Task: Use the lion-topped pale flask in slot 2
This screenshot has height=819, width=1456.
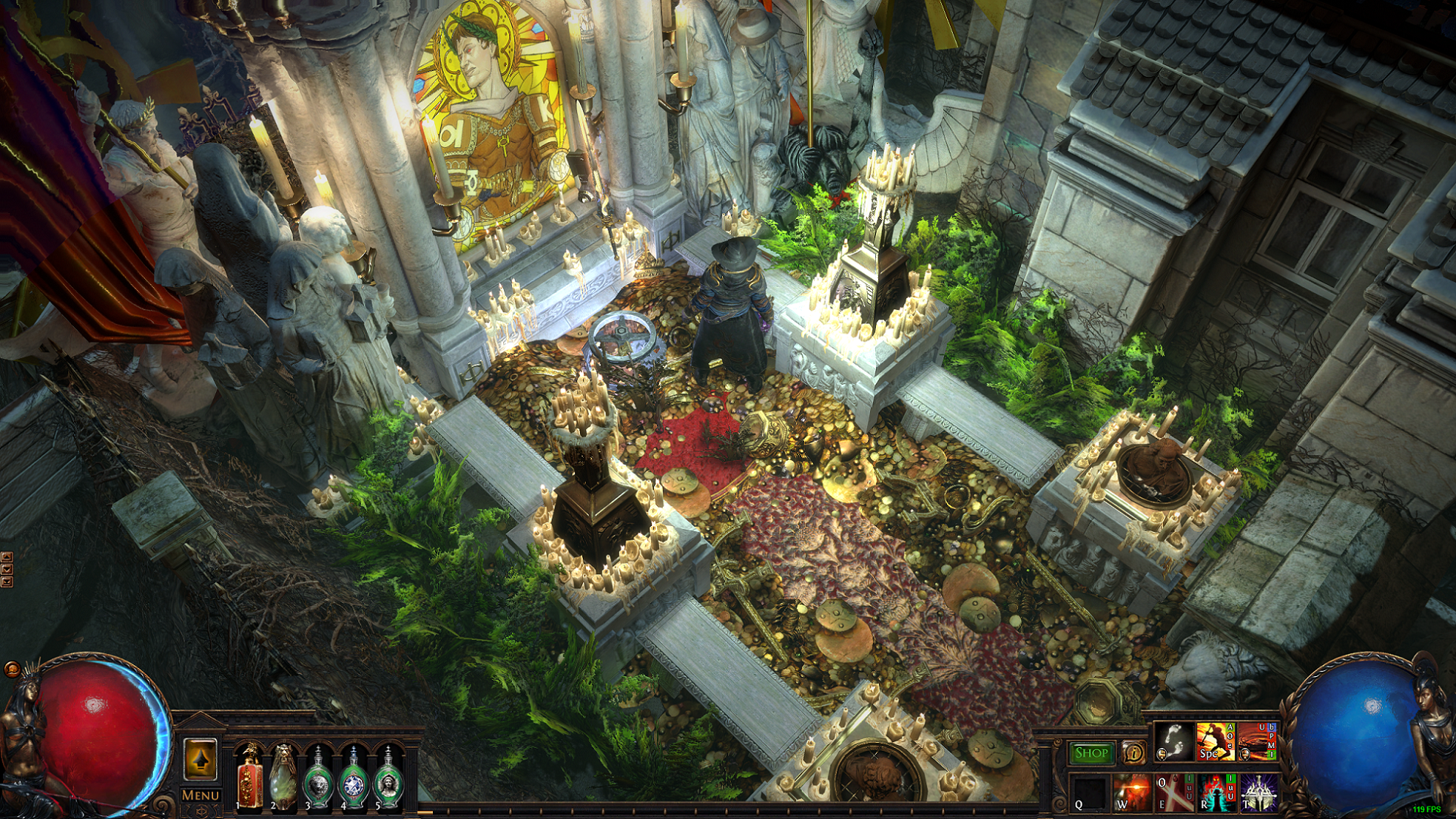Action: [283, 778]
